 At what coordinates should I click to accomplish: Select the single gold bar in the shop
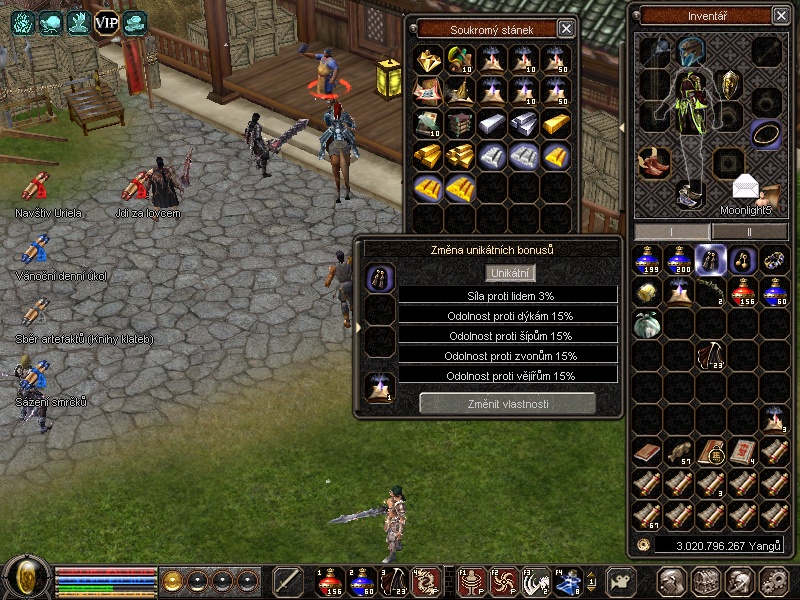[x=556, y=123]
